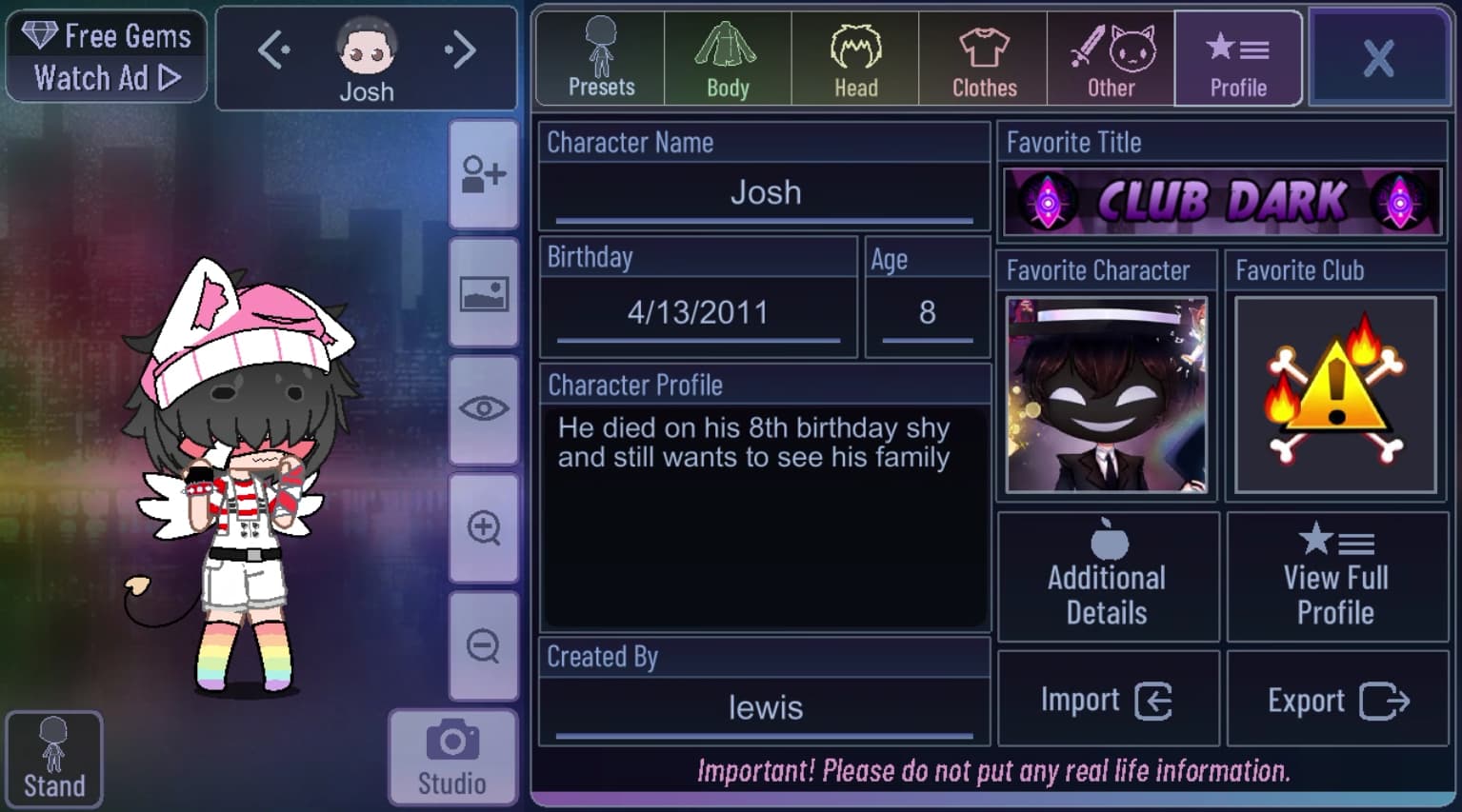Edit the Age field
The width and height of the screenshot is (1462, 812).
[x=927, y=312]
